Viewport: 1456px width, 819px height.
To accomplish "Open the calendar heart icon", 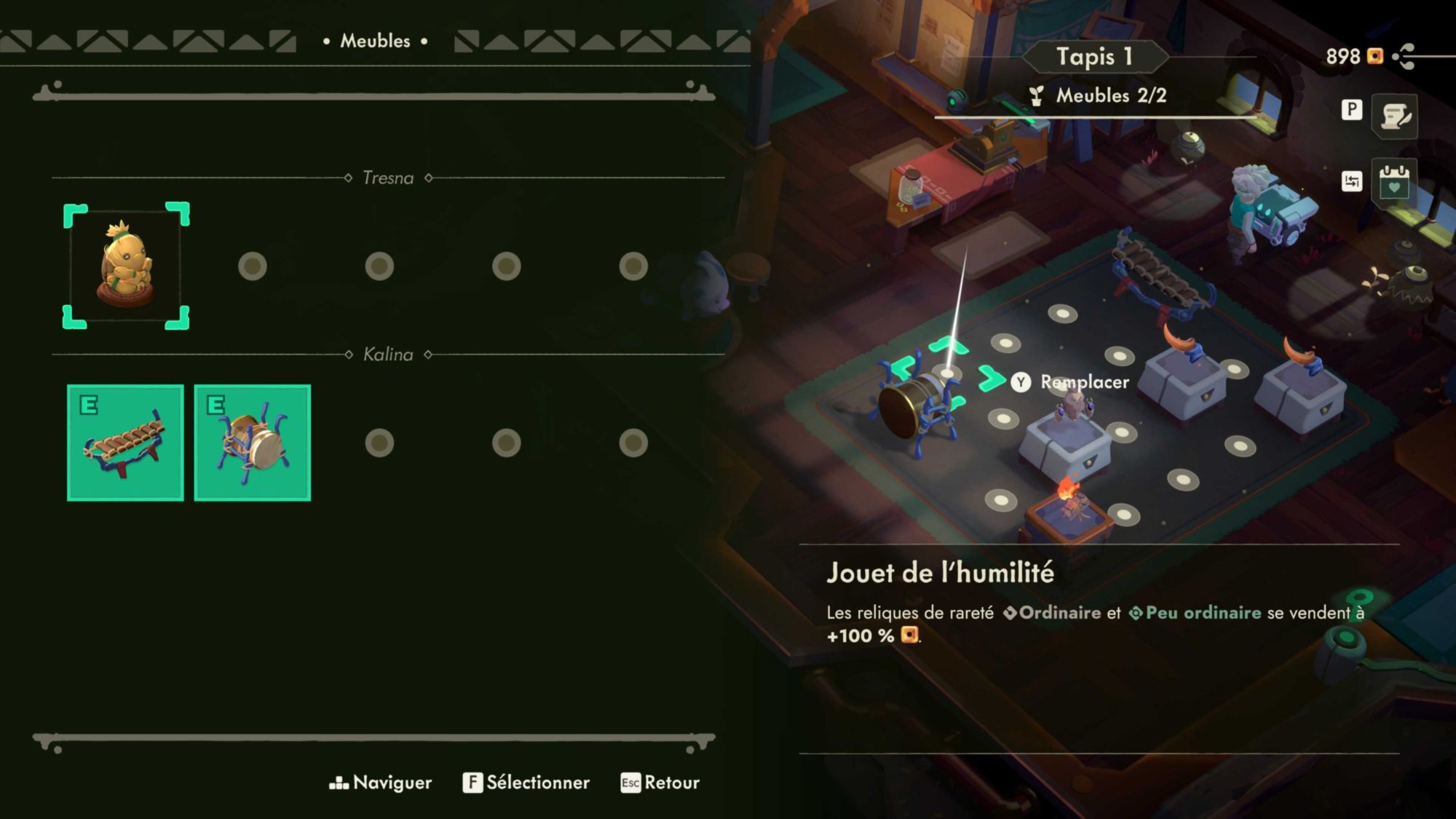I will [x=1393, y=181].
